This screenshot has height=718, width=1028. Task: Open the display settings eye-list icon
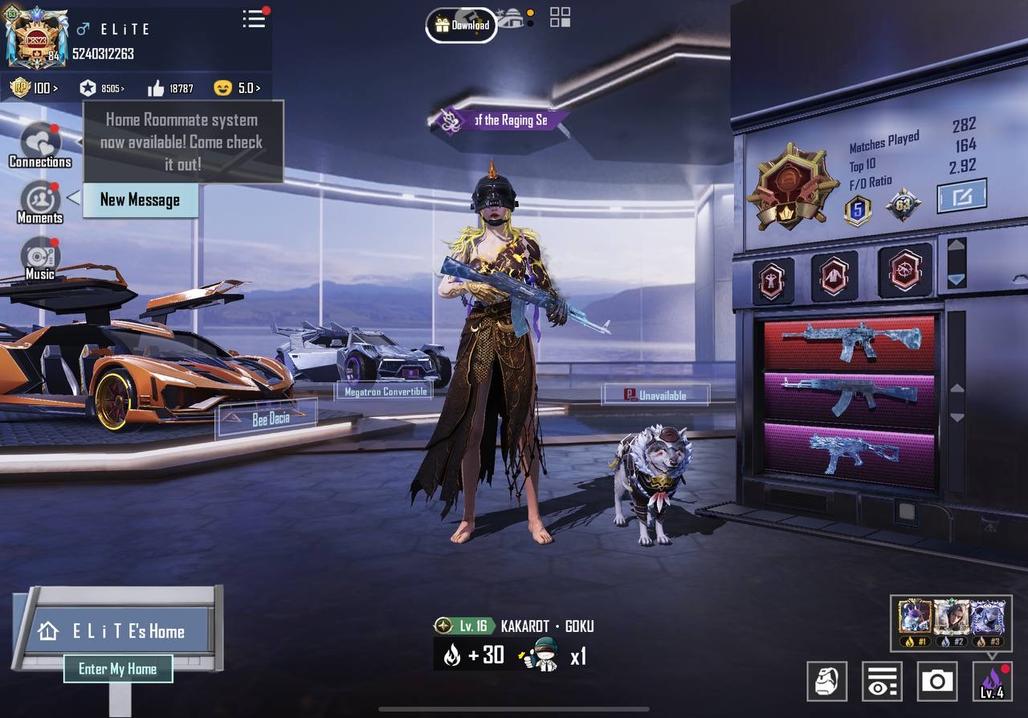tap(881, 681)
